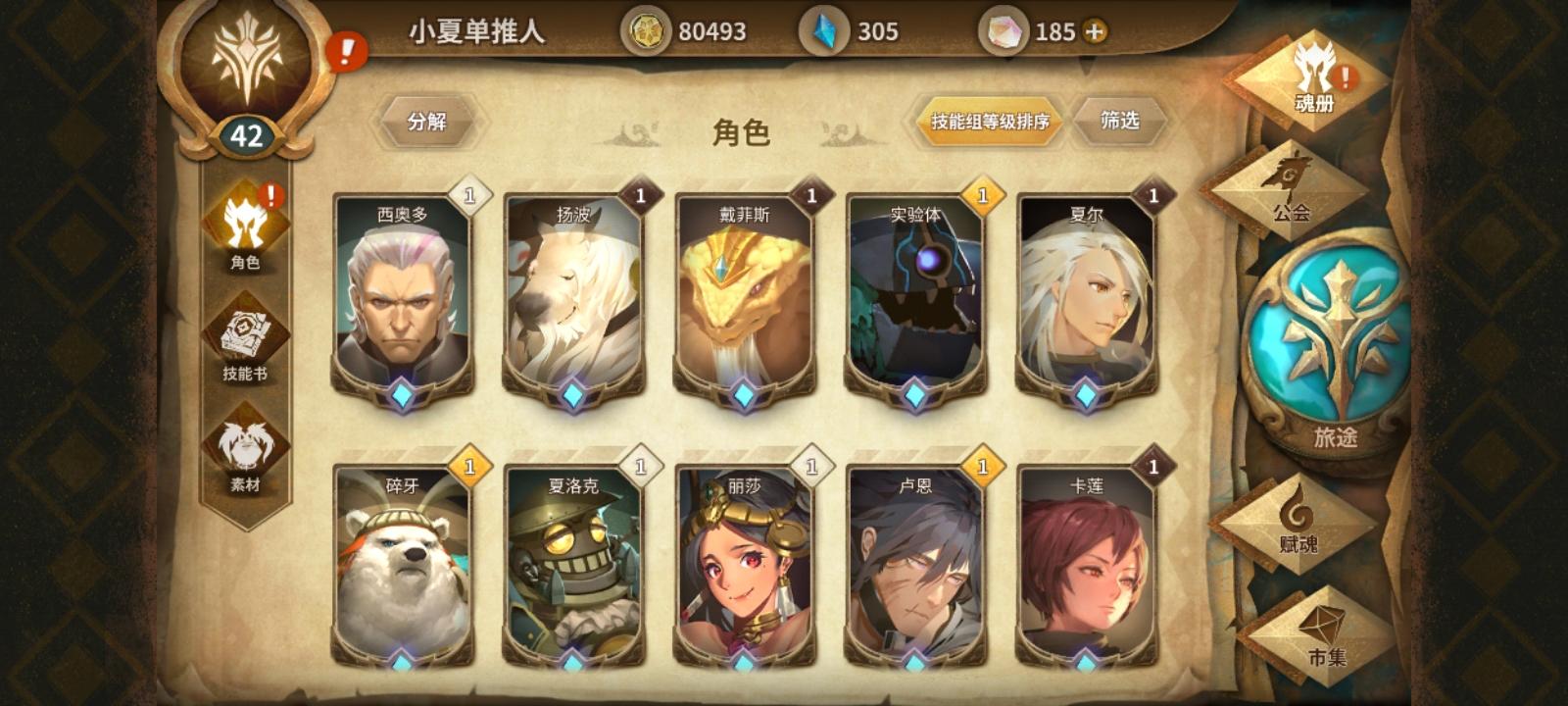Open the 筛选 filter options
The image size is (1568, 706).
[1118, 120]
